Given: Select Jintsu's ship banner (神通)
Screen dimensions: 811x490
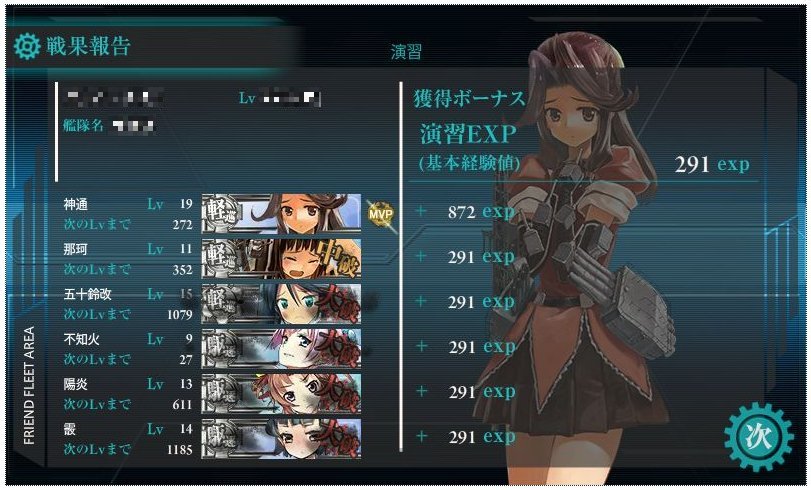Looking at the screenshot, I should 281,213.
